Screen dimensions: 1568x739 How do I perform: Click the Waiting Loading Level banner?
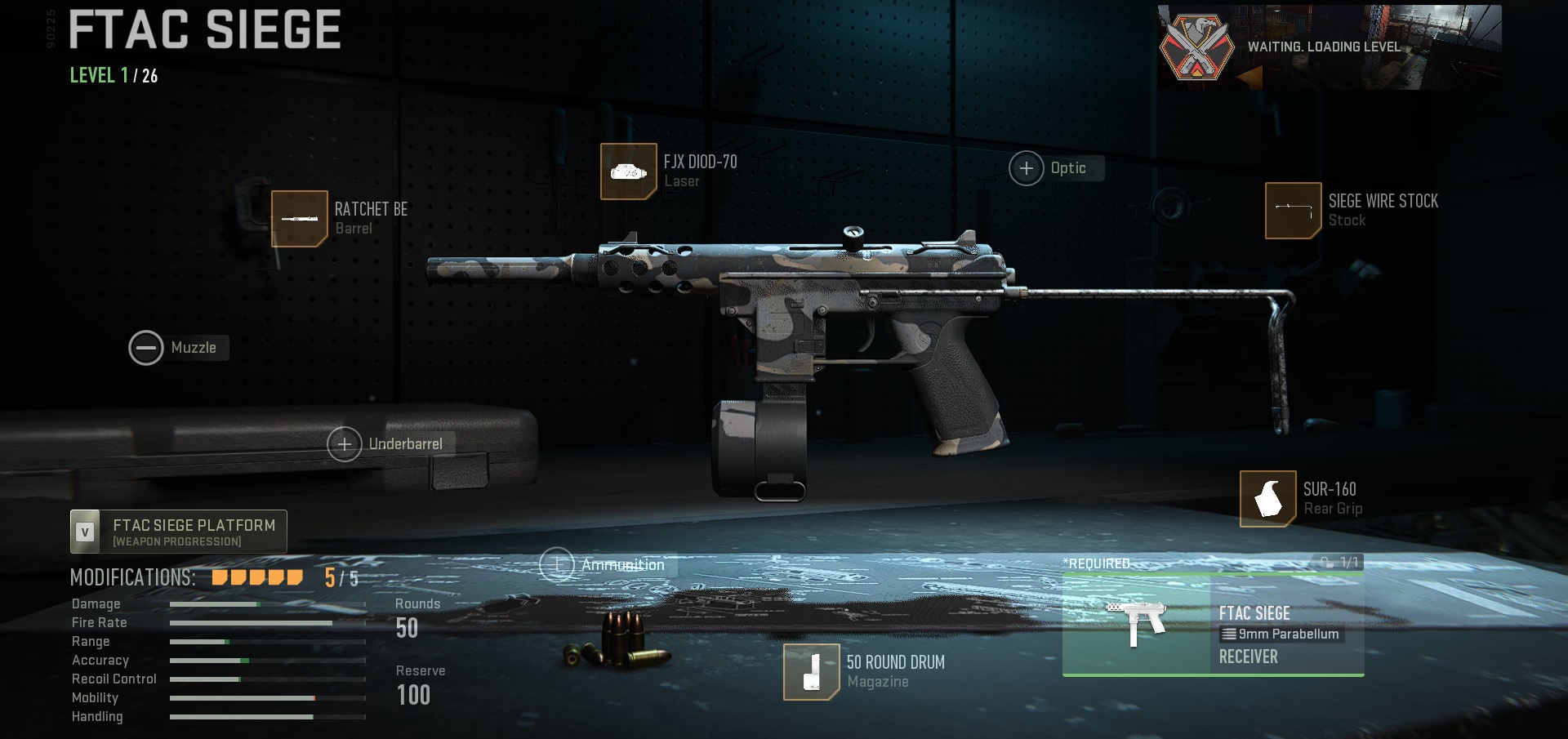click(x=1323, y=47)
